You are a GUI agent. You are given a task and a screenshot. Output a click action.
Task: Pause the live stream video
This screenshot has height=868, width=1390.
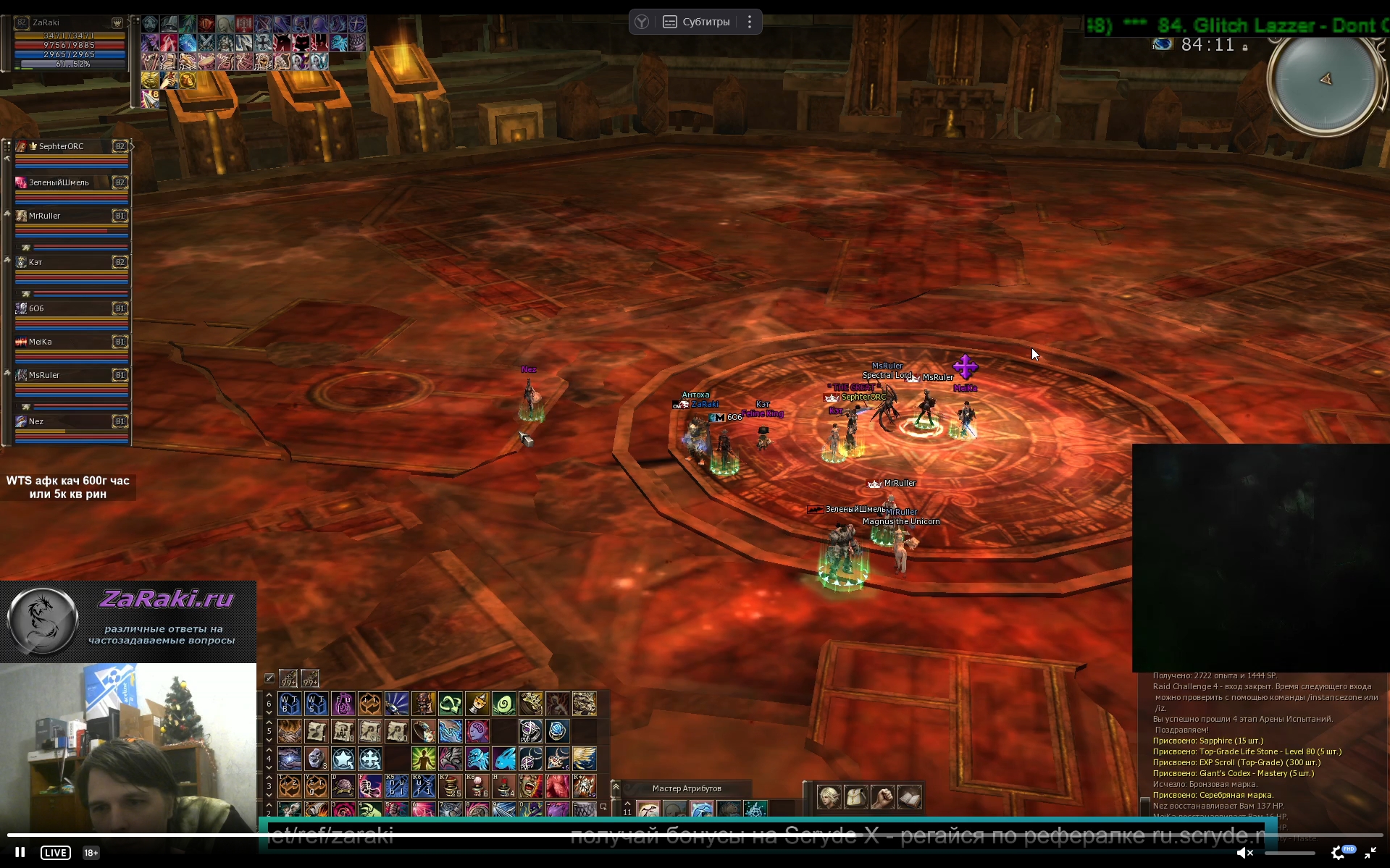coord(20,852)
